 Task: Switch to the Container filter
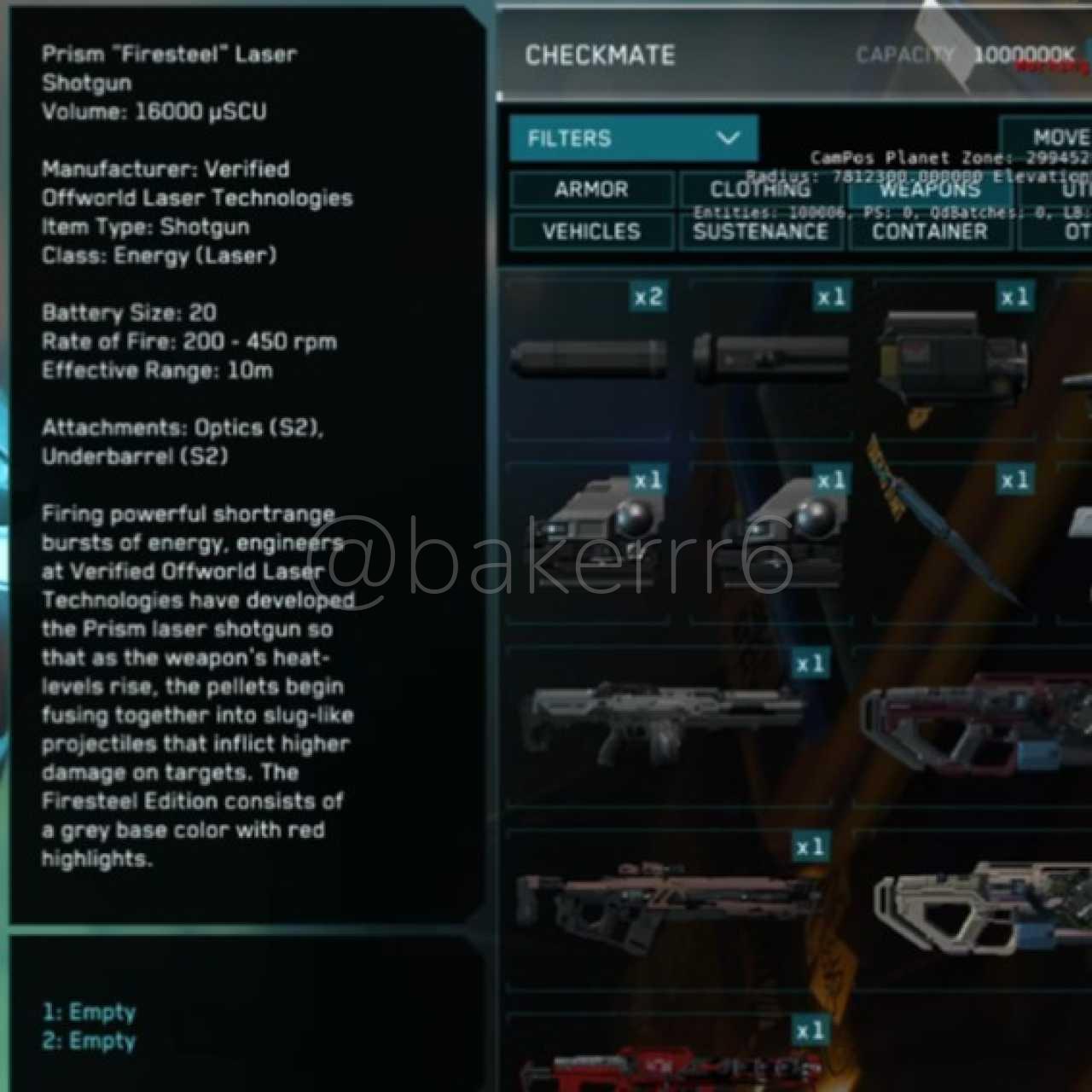[x=929, y=231]
